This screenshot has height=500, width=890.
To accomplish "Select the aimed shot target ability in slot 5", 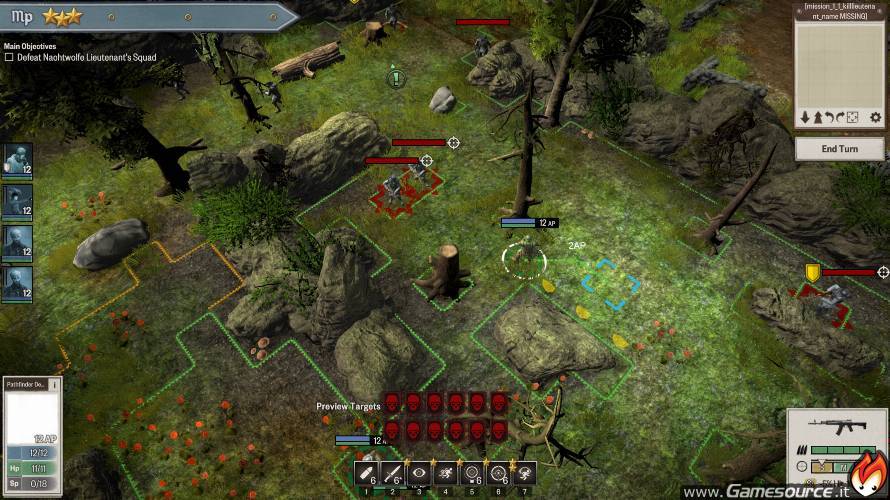I will point(471,473).
